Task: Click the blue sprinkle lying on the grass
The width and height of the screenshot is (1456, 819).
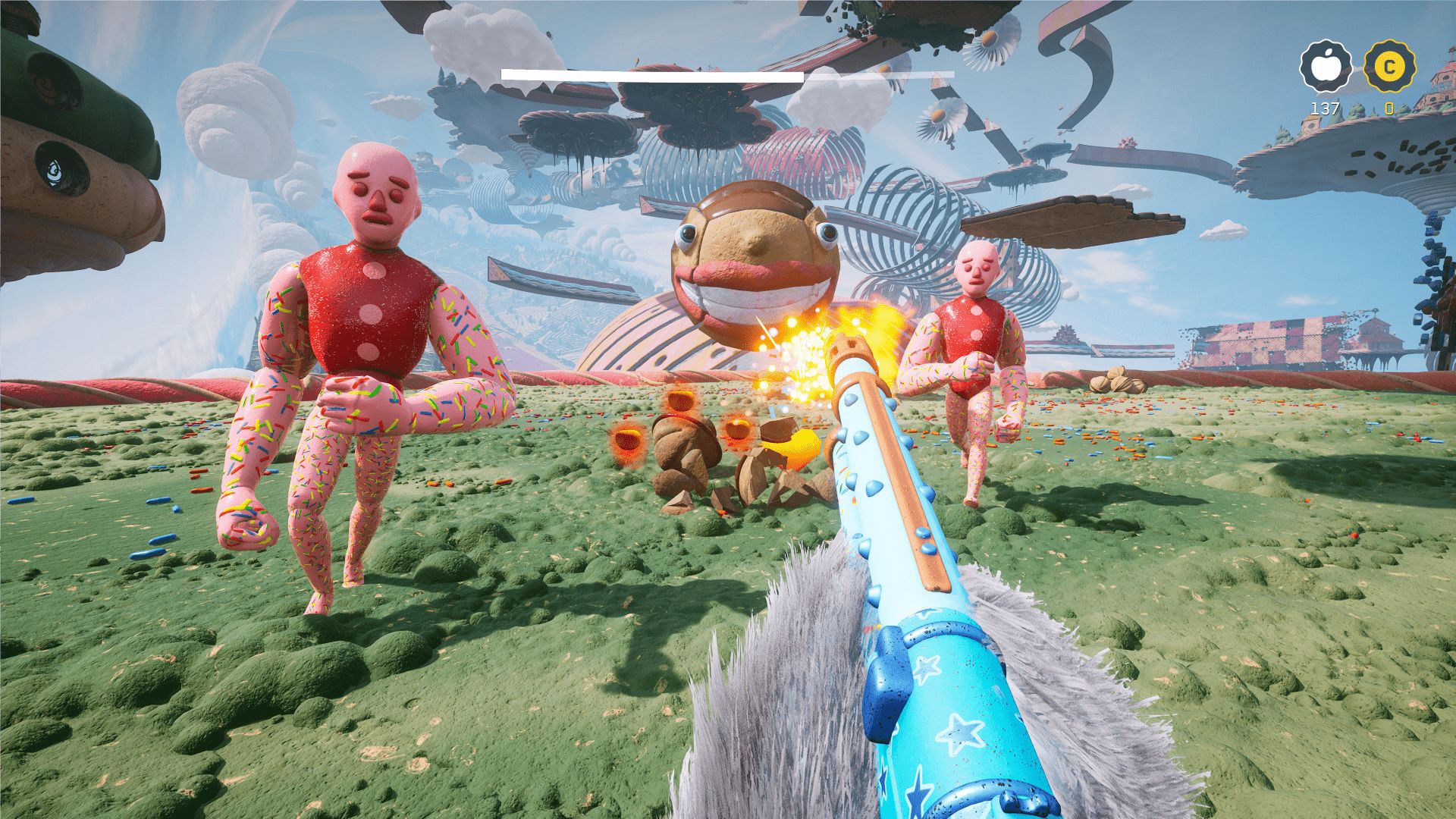Action: (162, 538)
